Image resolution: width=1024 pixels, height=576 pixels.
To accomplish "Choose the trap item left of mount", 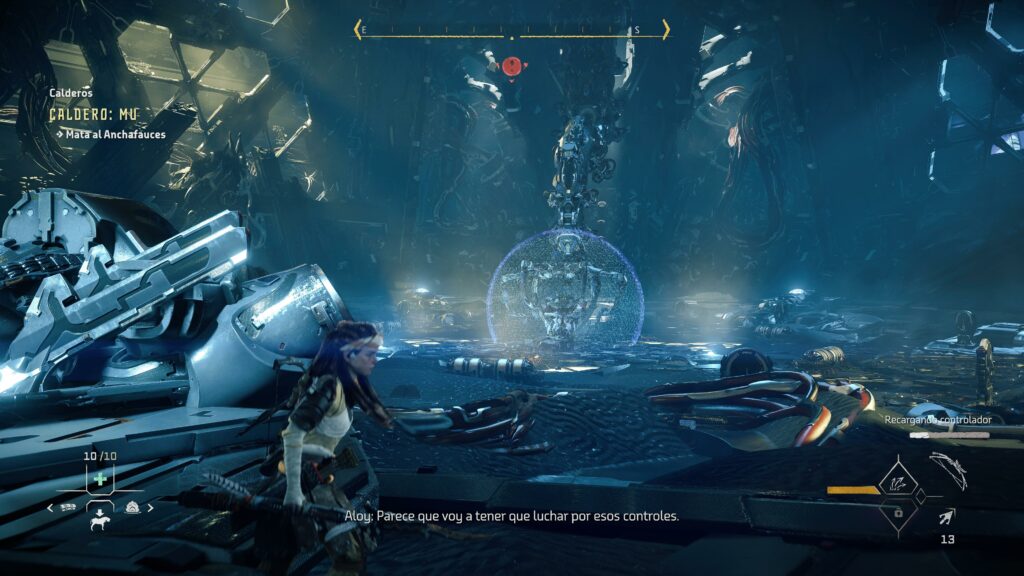I will (x=68, y=507).
